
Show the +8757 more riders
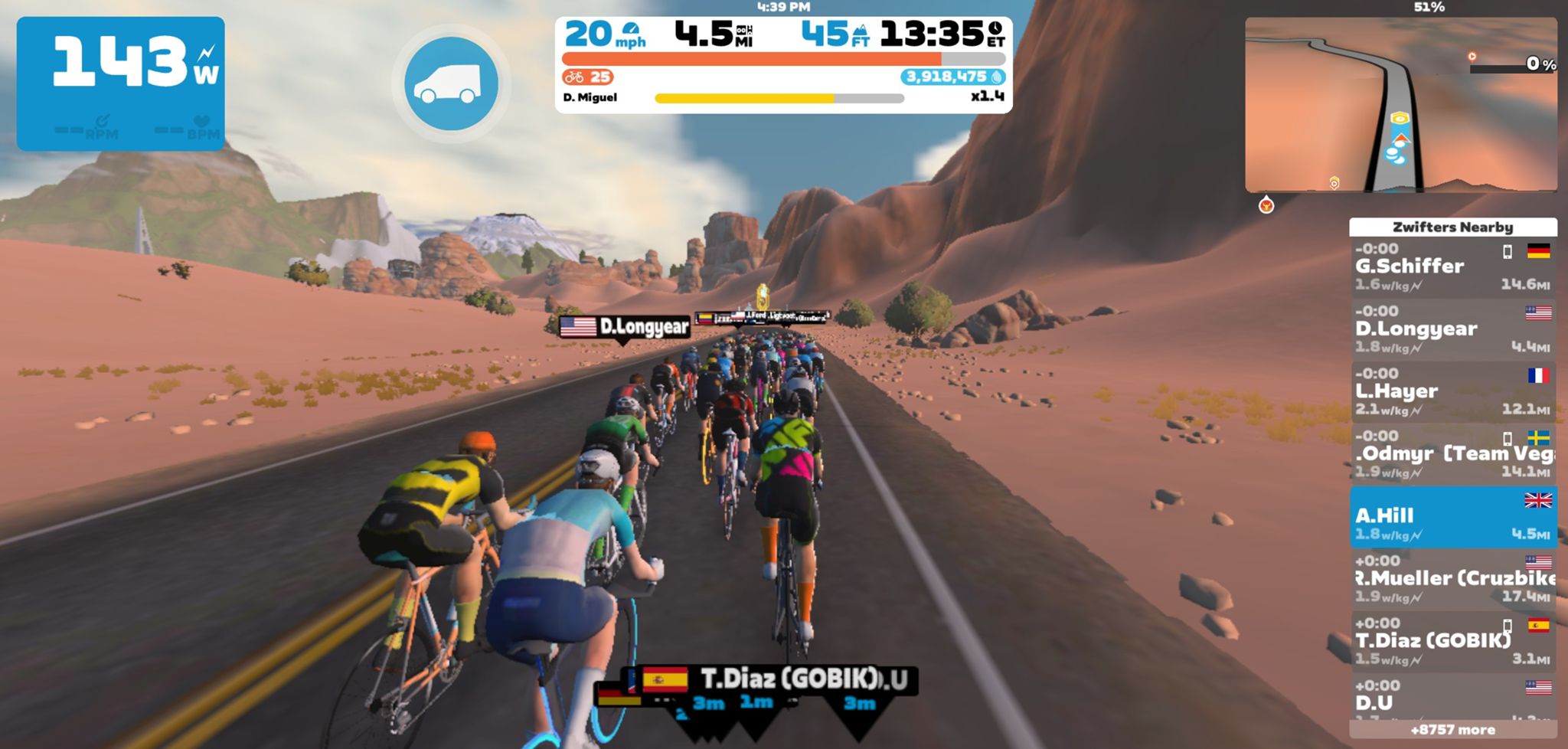[1452, 731]
